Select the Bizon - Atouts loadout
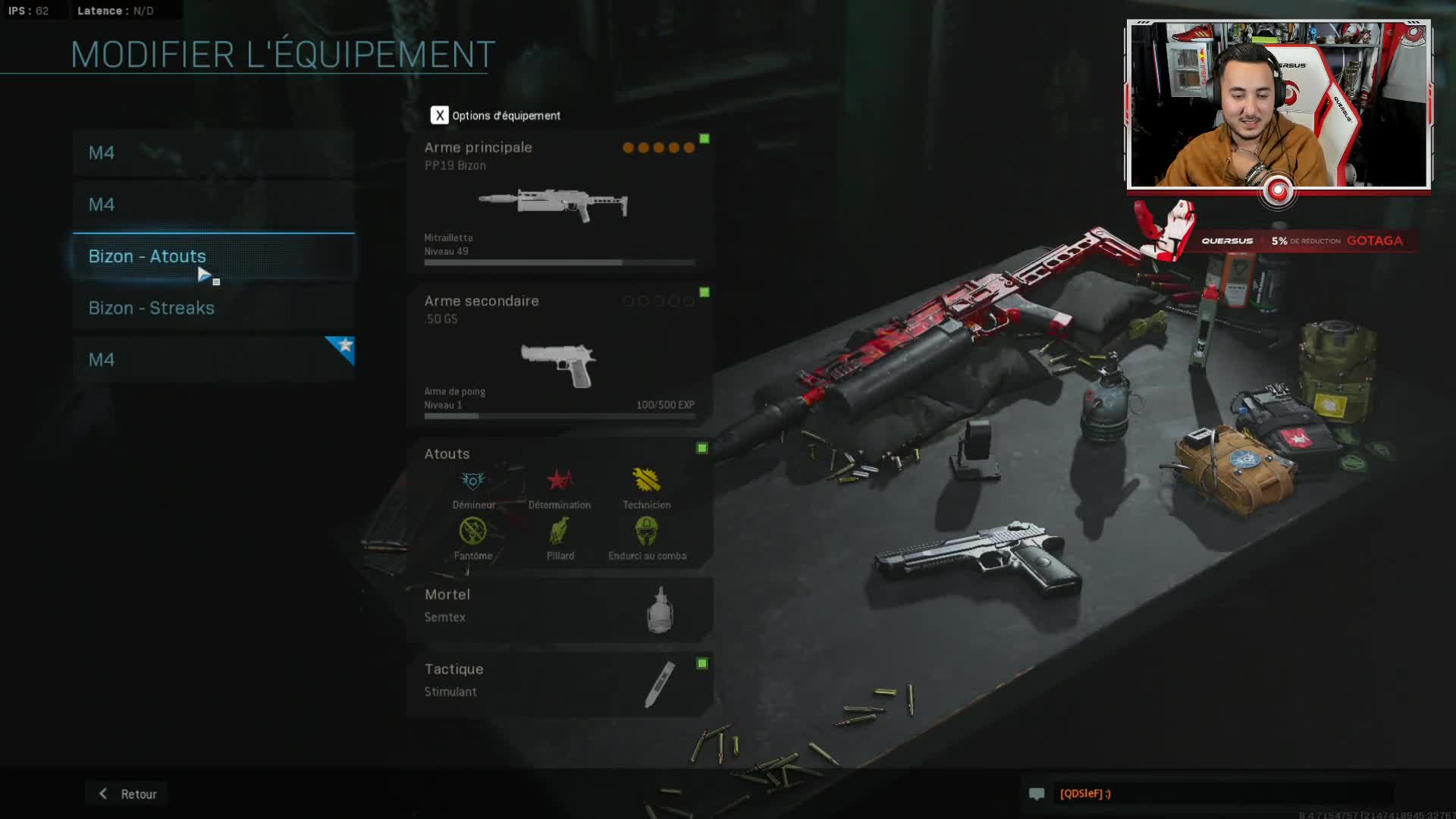1456x819 pixels. click(213, 256)
